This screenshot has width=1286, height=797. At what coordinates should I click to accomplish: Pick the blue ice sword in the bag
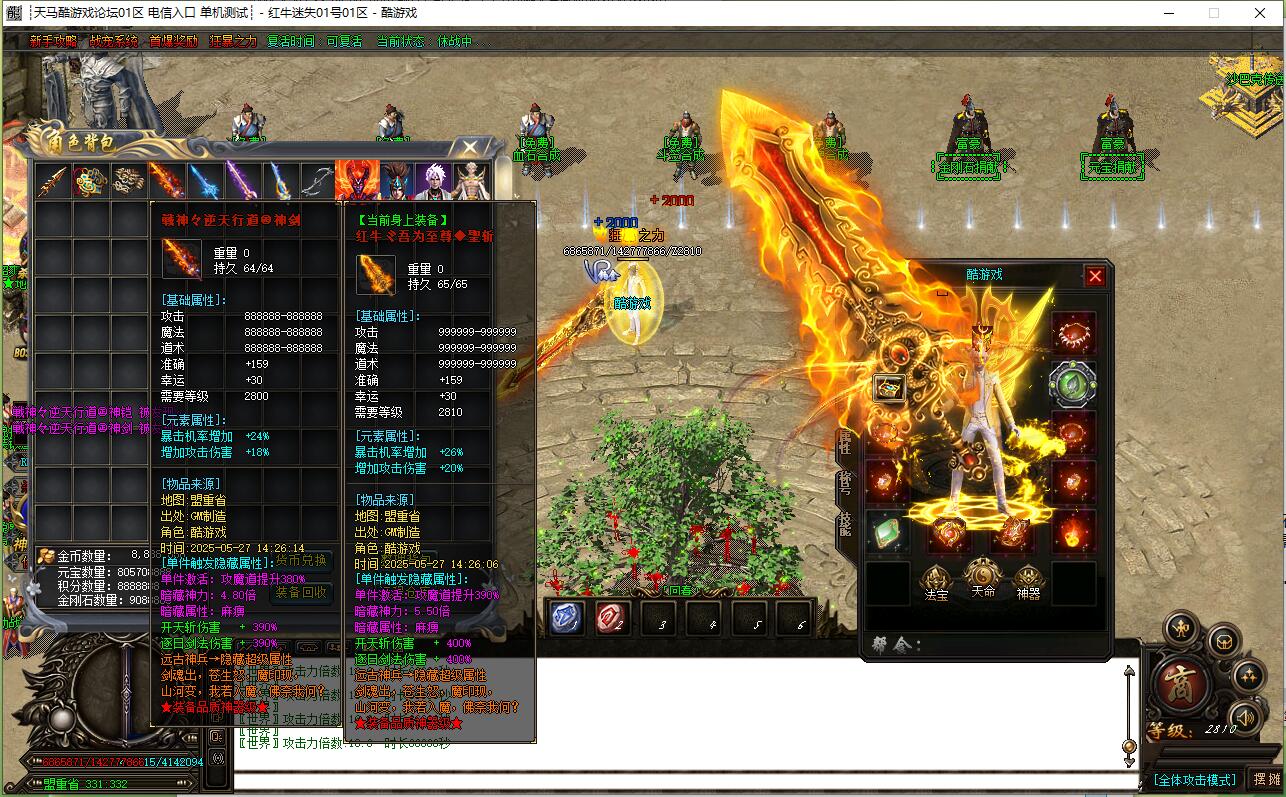(204, 181)
